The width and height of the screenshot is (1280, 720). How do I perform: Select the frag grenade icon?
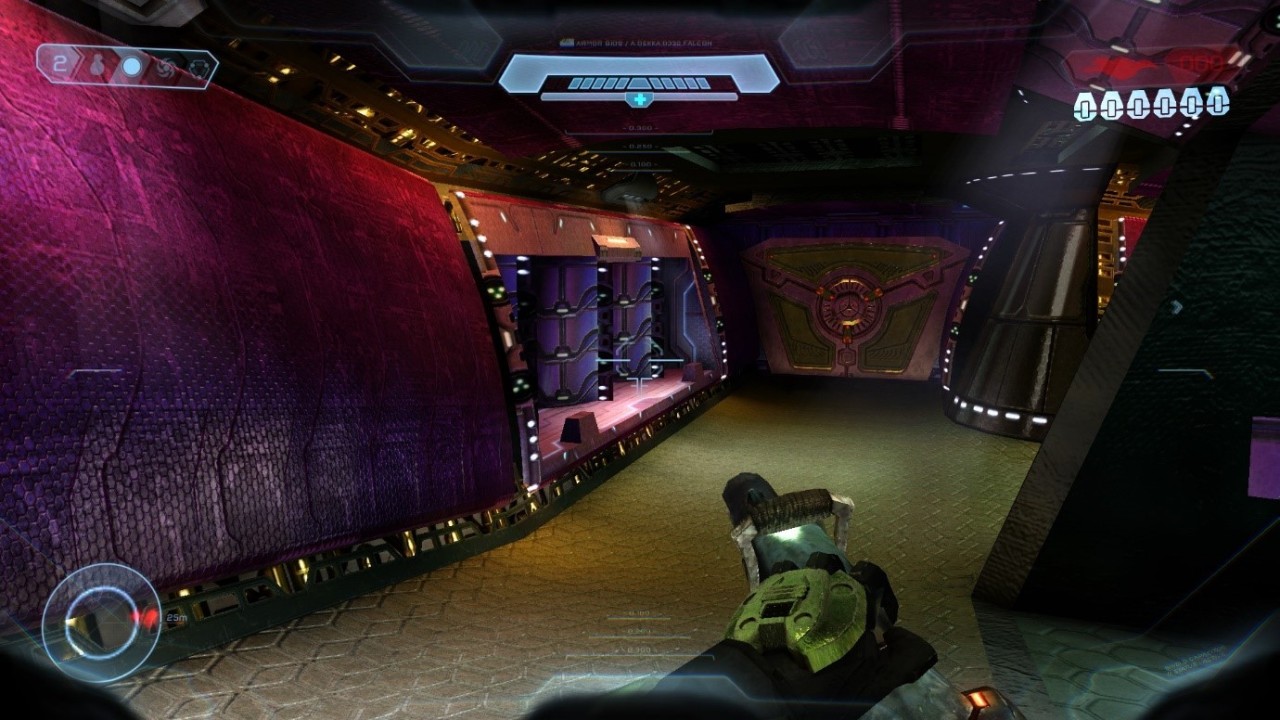(x=99, y=67)
